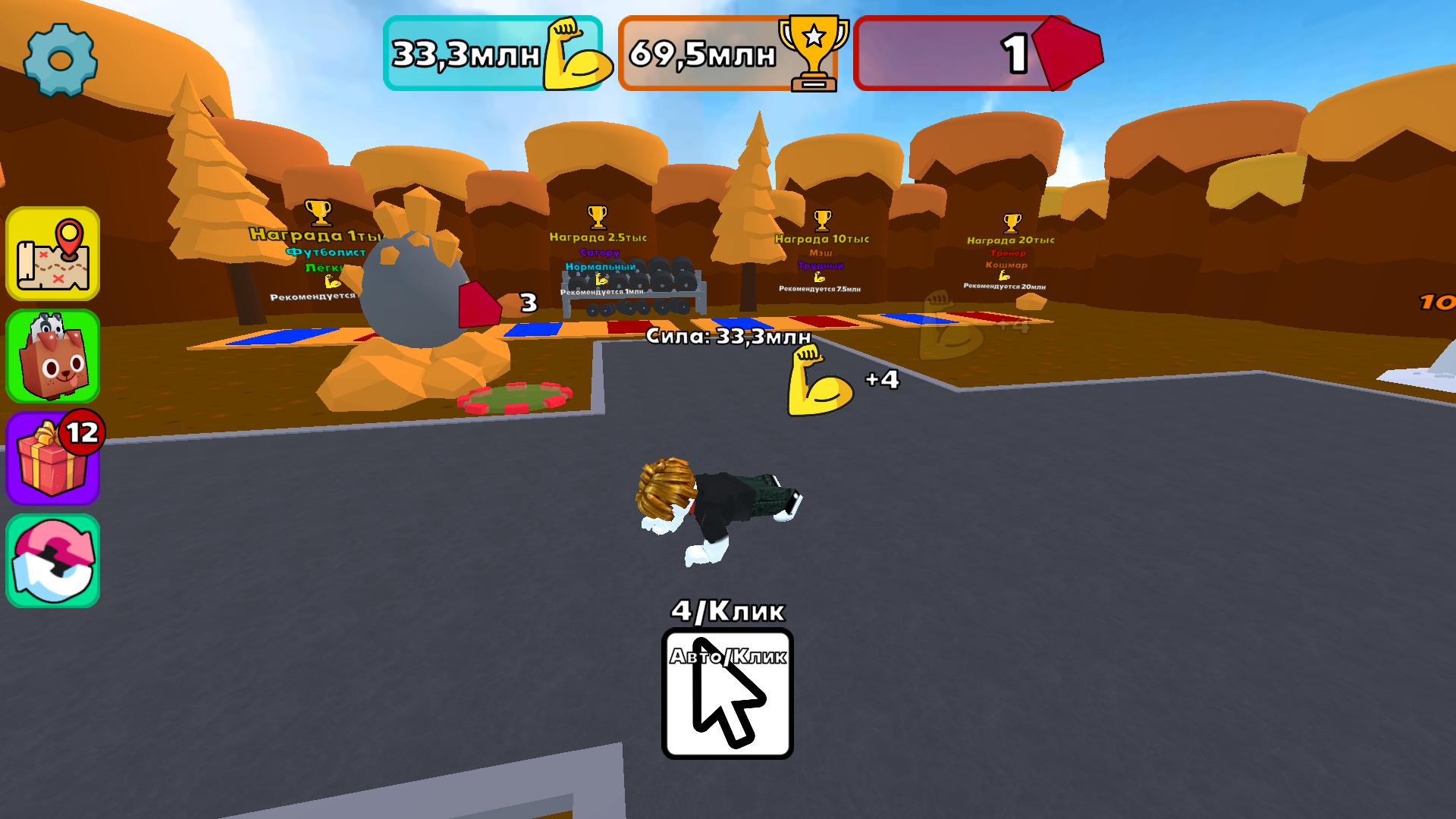Click the 4/Клик counter label
The width and height of the screenshot is (1456, 819).
[726, 610]
